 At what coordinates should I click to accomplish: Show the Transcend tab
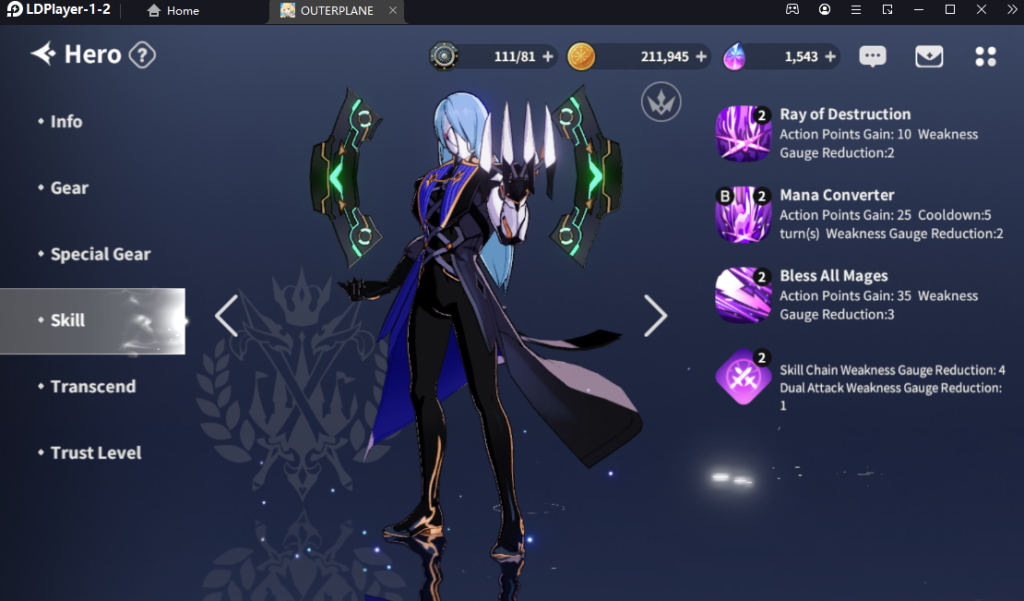(x=93, y=387)
